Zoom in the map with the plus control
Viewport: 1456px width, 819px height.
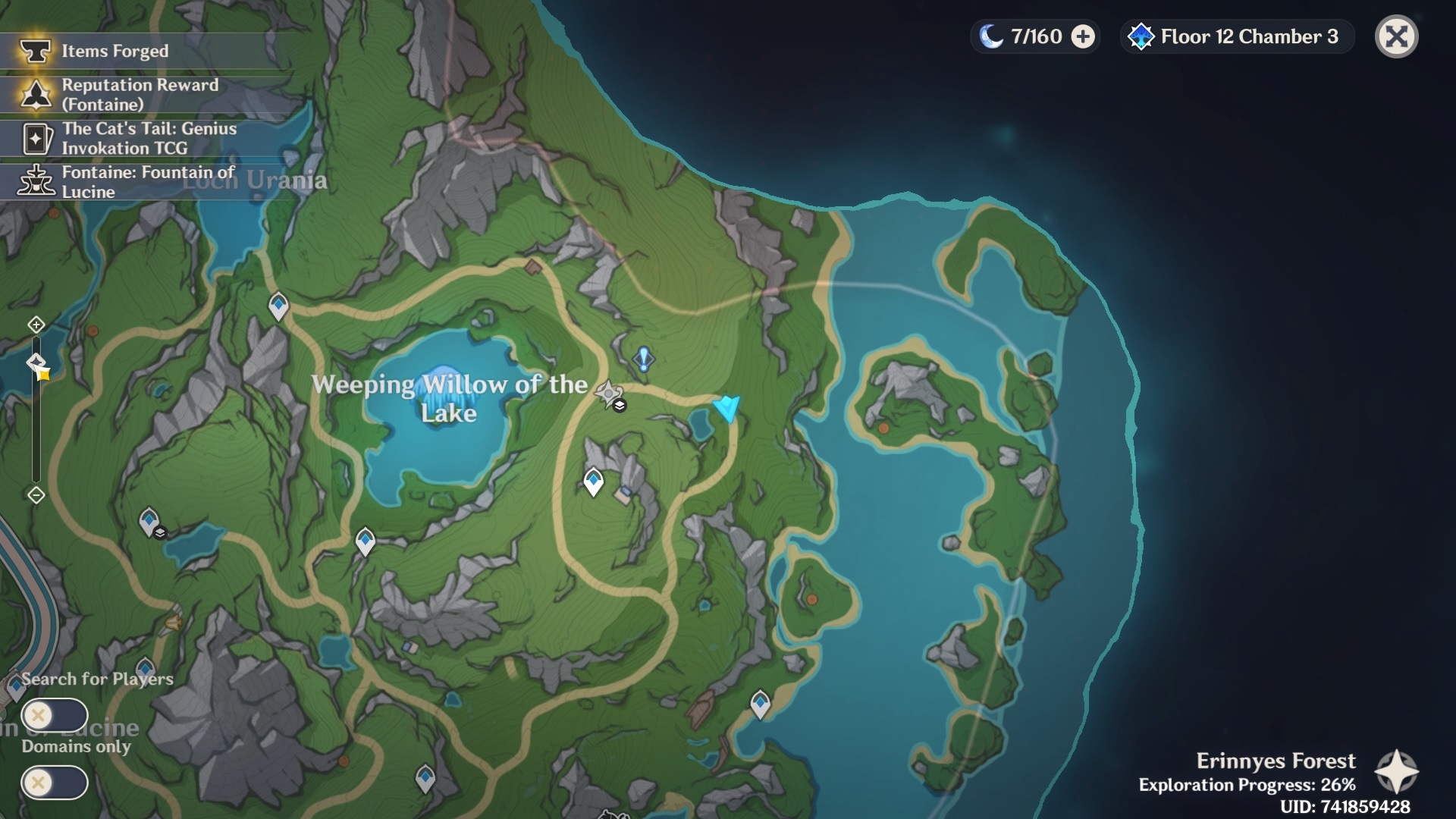(36, 325)
